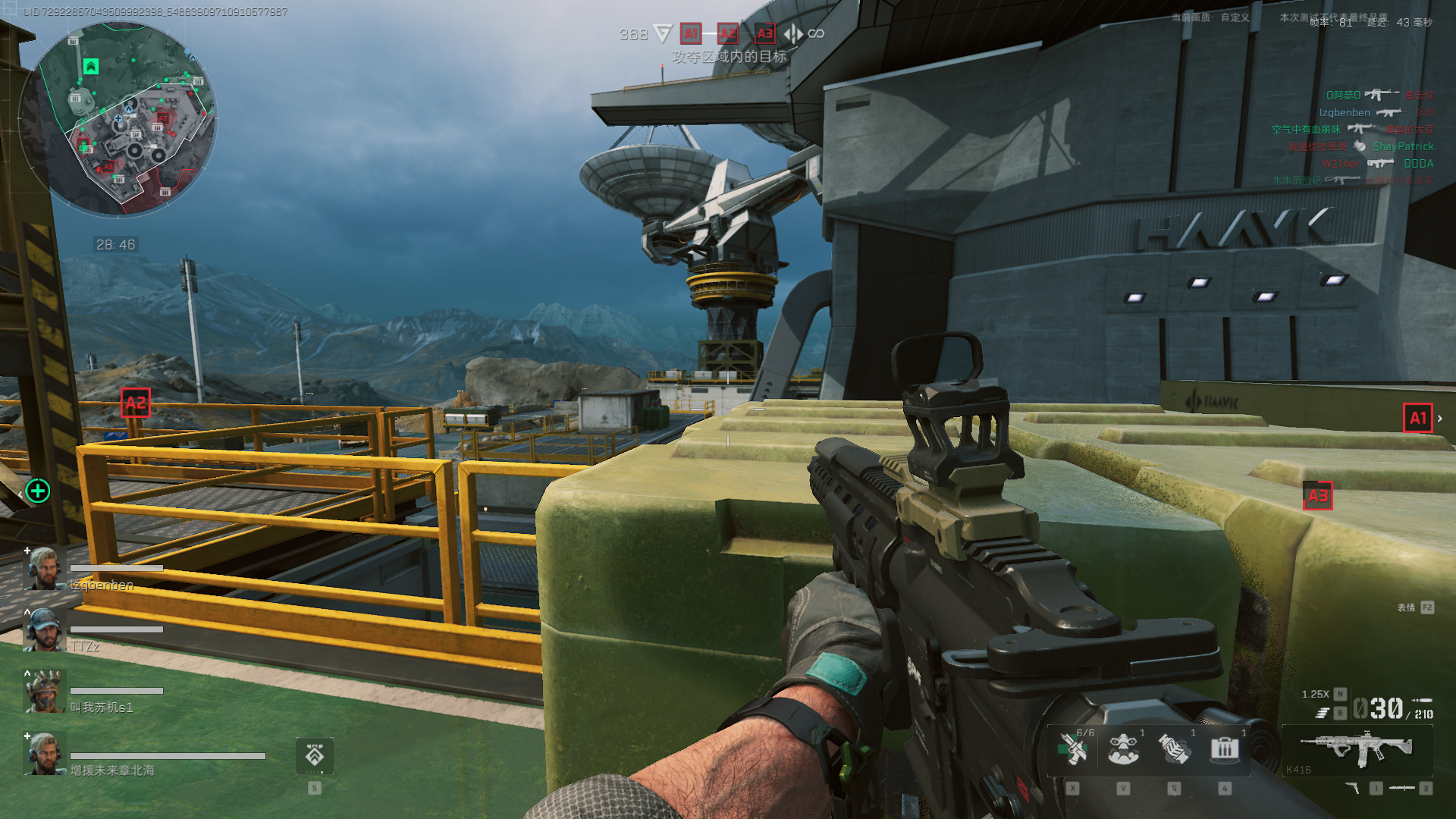Select the A3 objective indicator in top bar
Image resolution: width=1456 pixels, height=819 pixels.
tap(765, 33)
